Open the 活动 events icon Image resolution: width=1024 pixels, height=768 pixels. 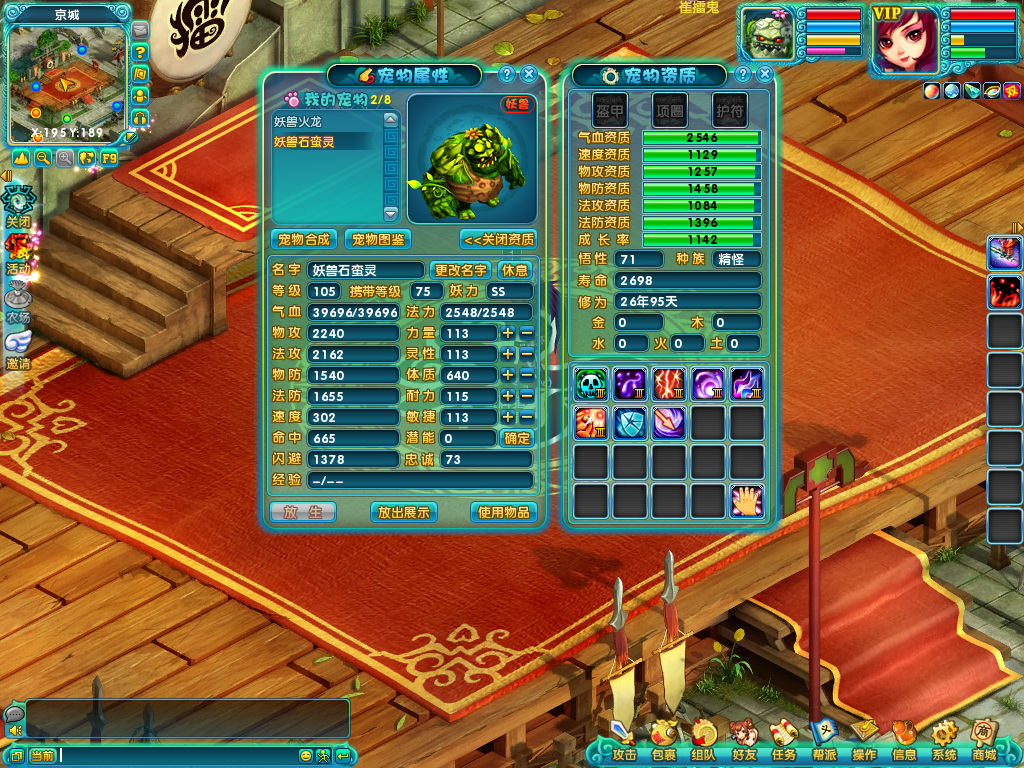click(18, 252)
